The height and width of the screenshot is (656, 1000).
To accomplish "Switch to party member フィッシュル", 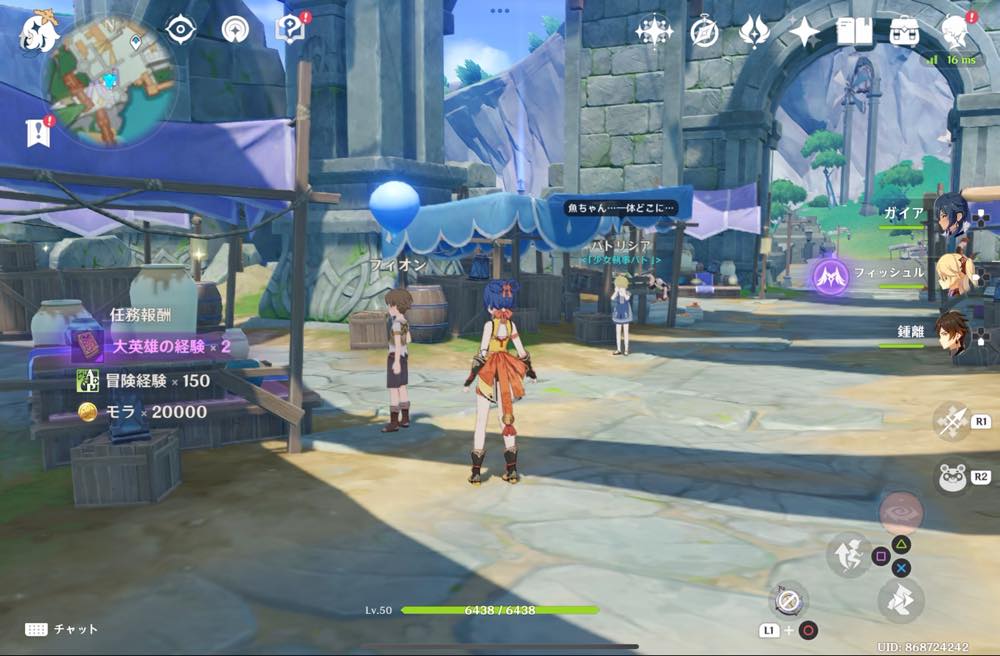I will pyautogui.click(x=955, y=274).
